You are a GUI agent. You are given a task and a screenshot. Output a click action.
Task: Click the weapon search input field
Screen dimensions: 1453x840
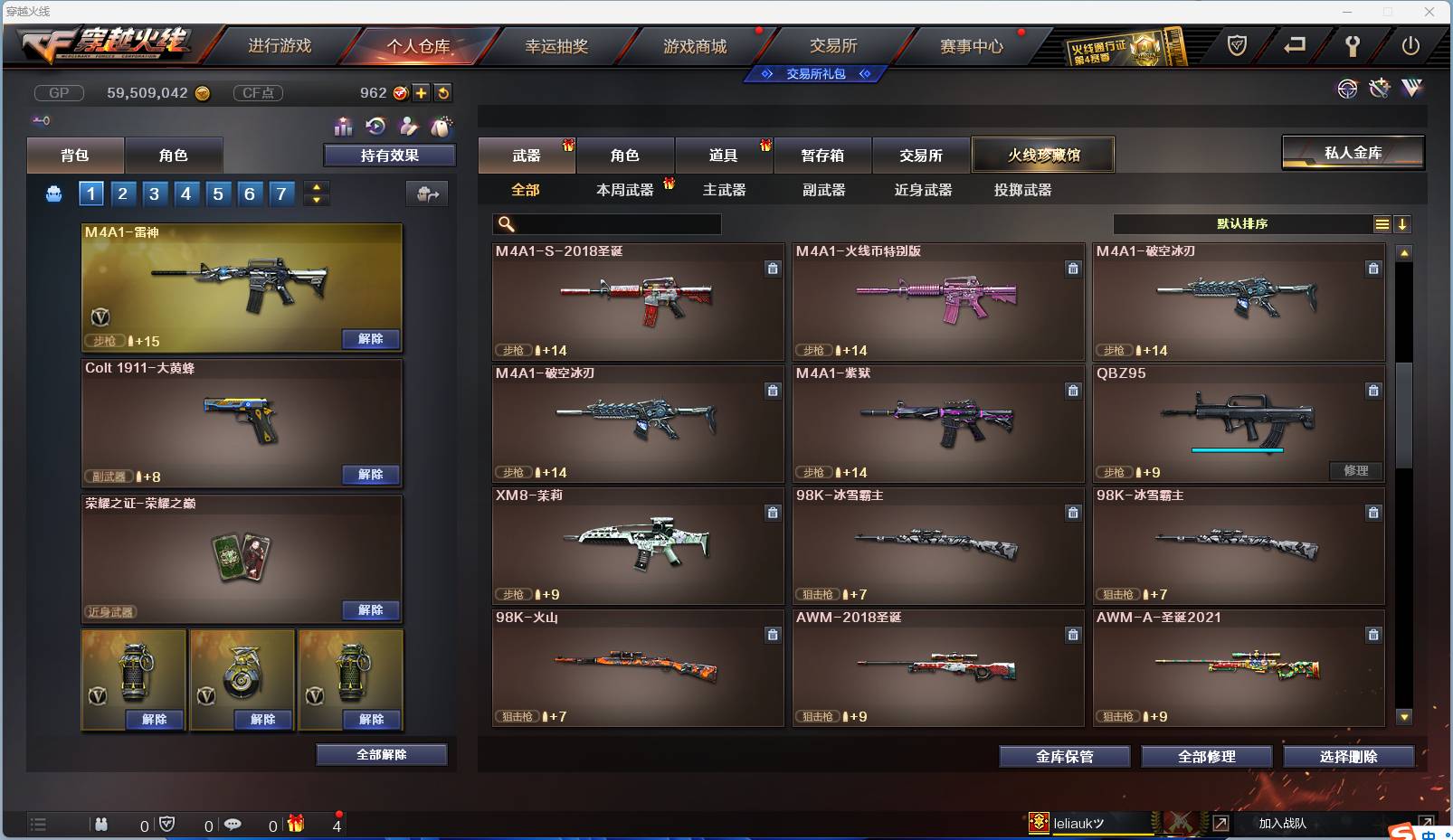click(x=606, y=223)
